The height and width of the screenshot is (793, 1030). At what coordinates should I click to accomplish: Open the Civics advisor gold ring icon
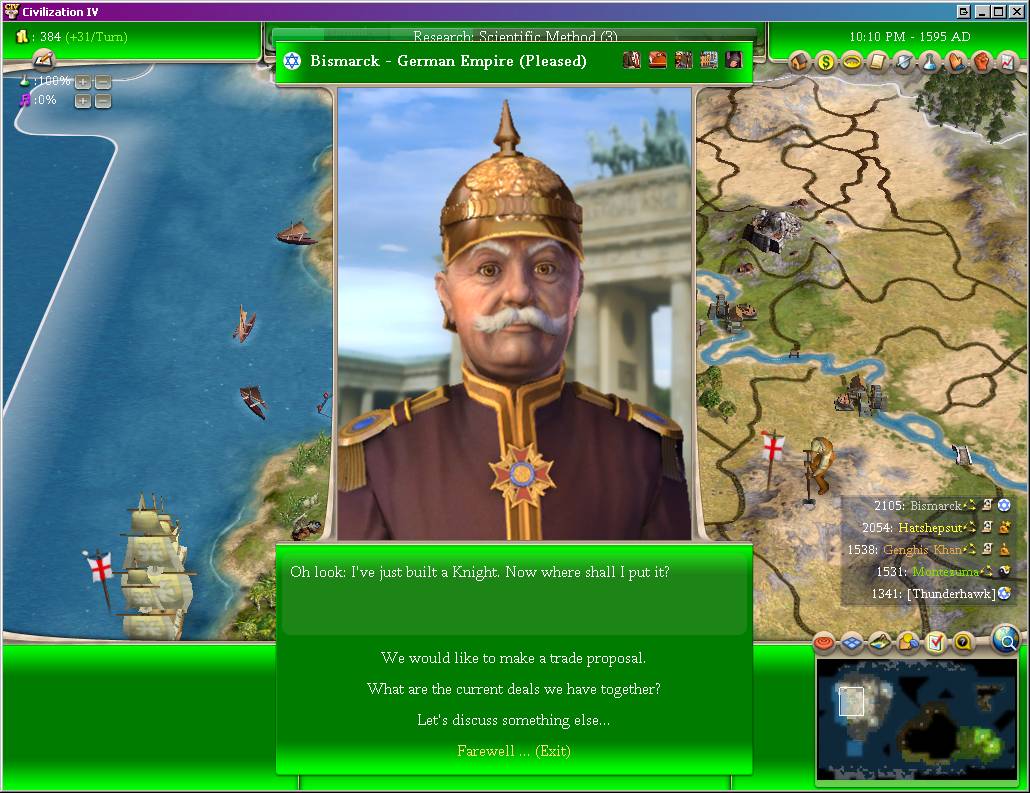tap(852, 62)
